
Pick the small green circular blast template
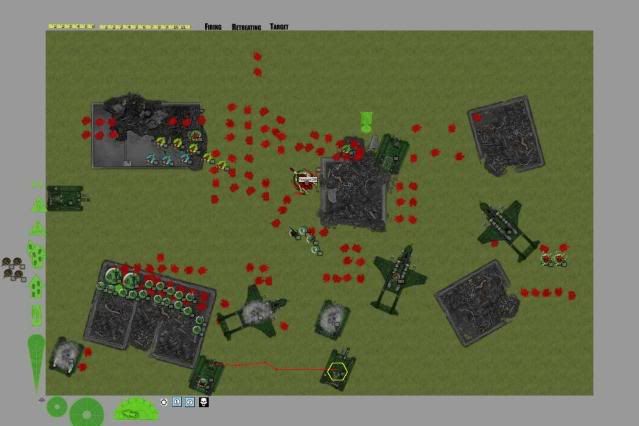(57, 407)
